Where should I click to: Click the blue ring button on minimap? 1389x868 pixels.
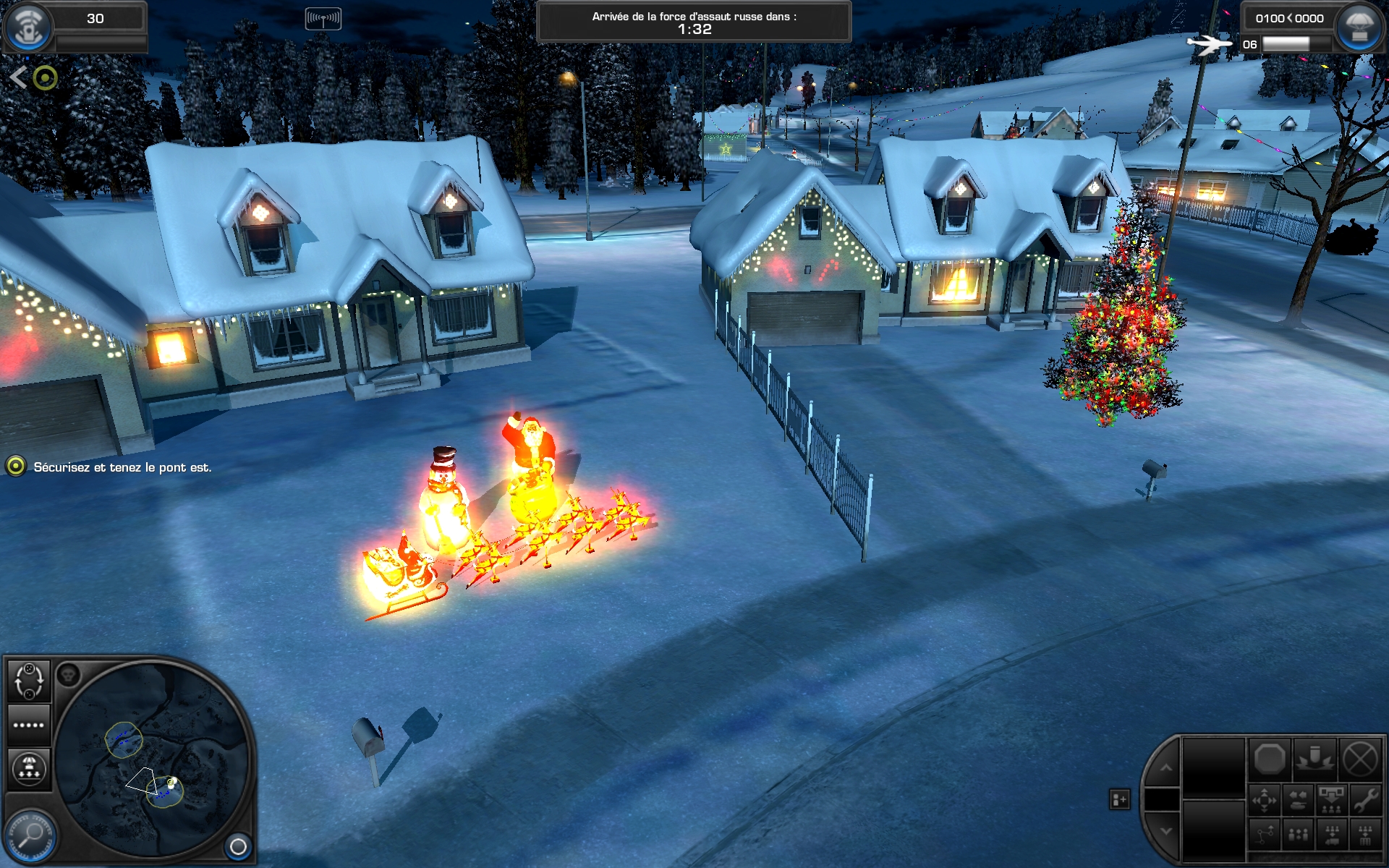238,846
